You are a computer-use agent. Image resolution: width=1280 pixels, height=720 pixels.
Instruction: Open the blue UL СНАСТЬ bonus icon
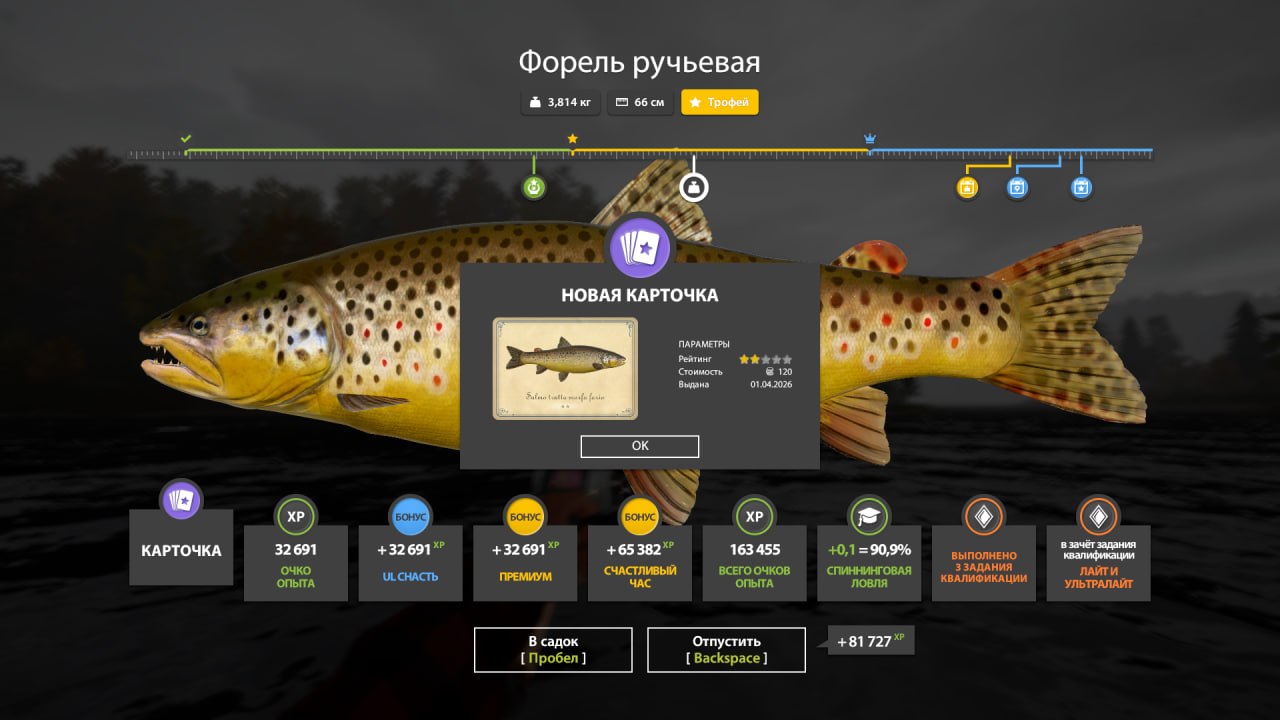coord(410,517)
